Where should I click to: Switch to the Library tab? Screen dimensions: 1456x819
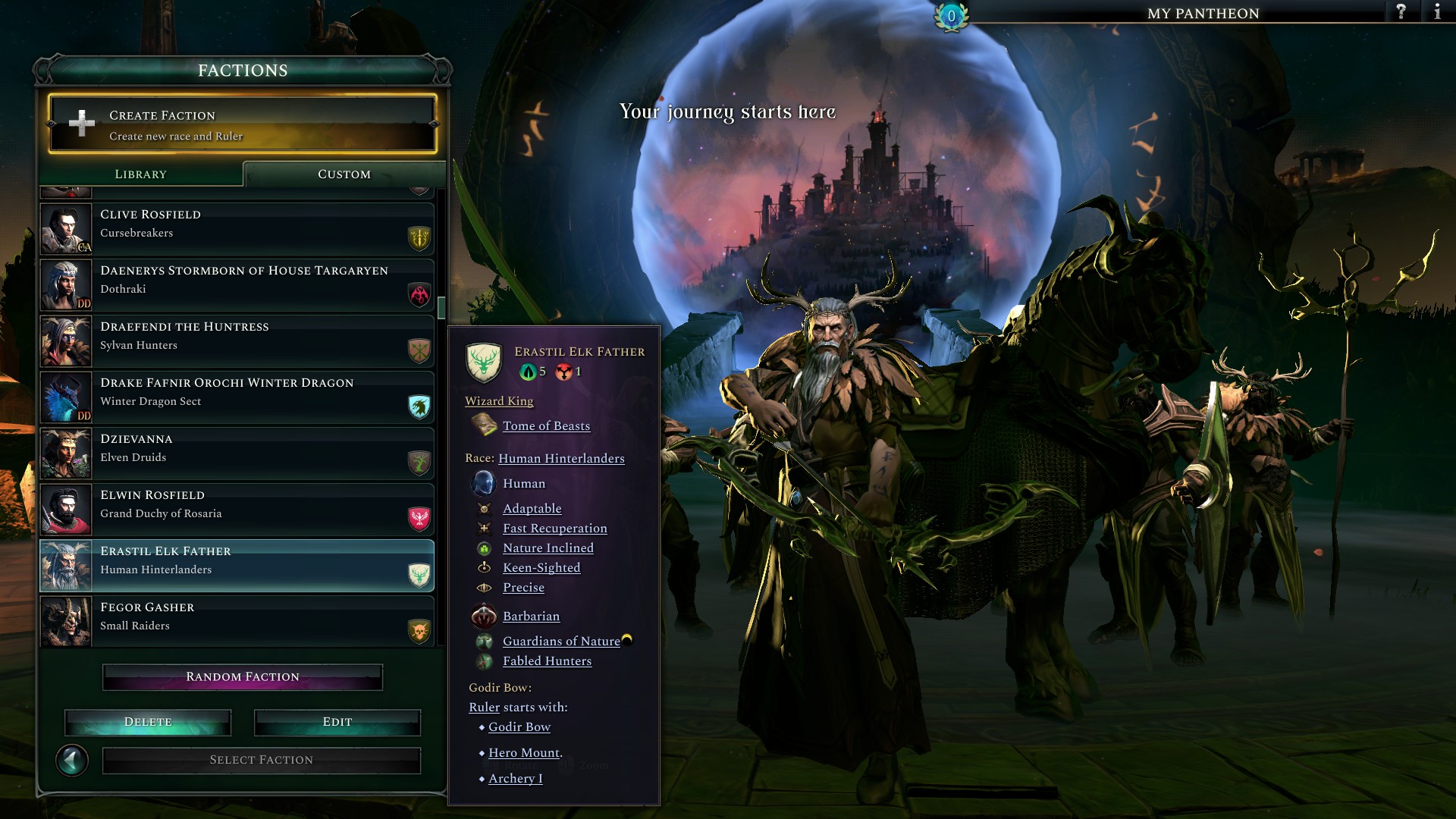point(141,174)
